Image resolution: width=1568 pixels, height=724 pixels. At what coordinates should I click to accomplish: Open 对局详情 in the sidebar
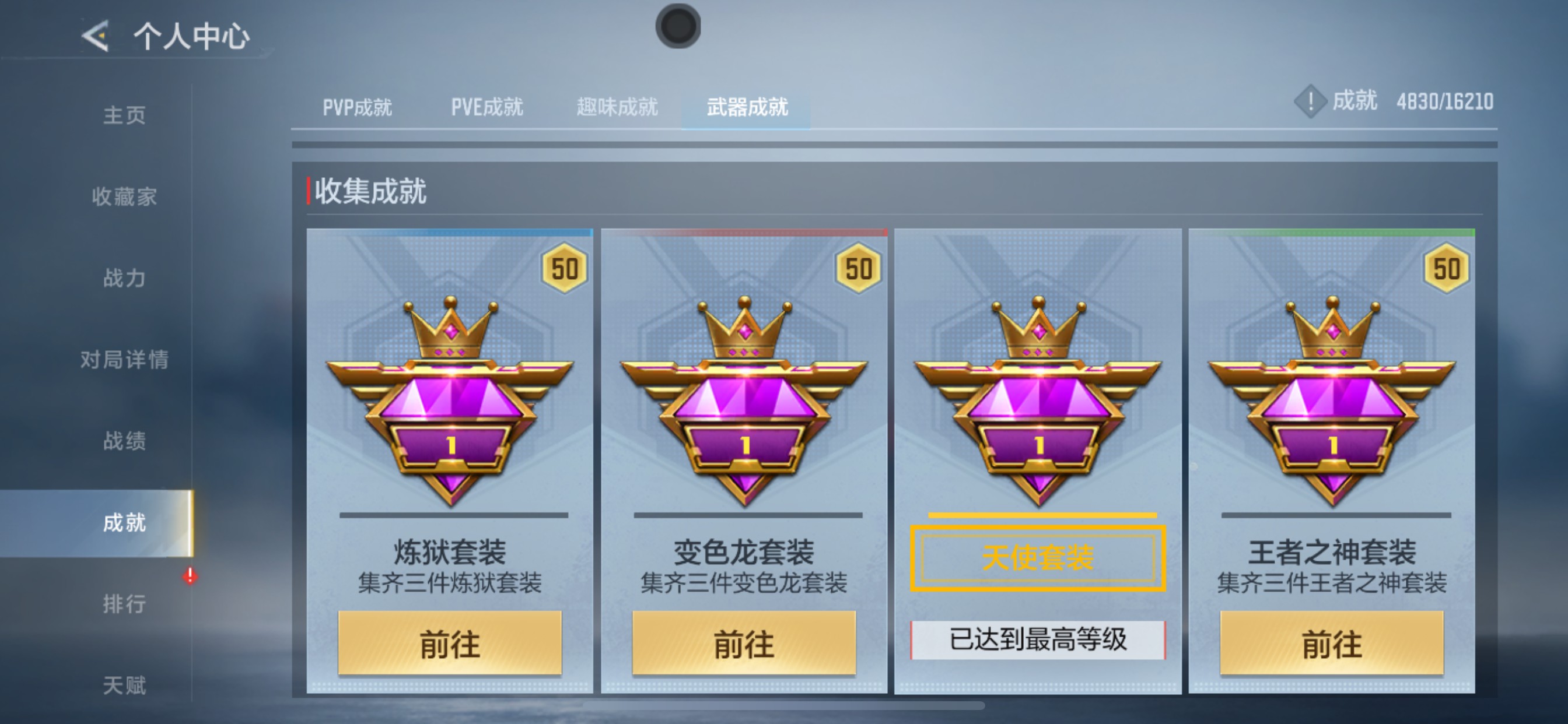(127, 360)
